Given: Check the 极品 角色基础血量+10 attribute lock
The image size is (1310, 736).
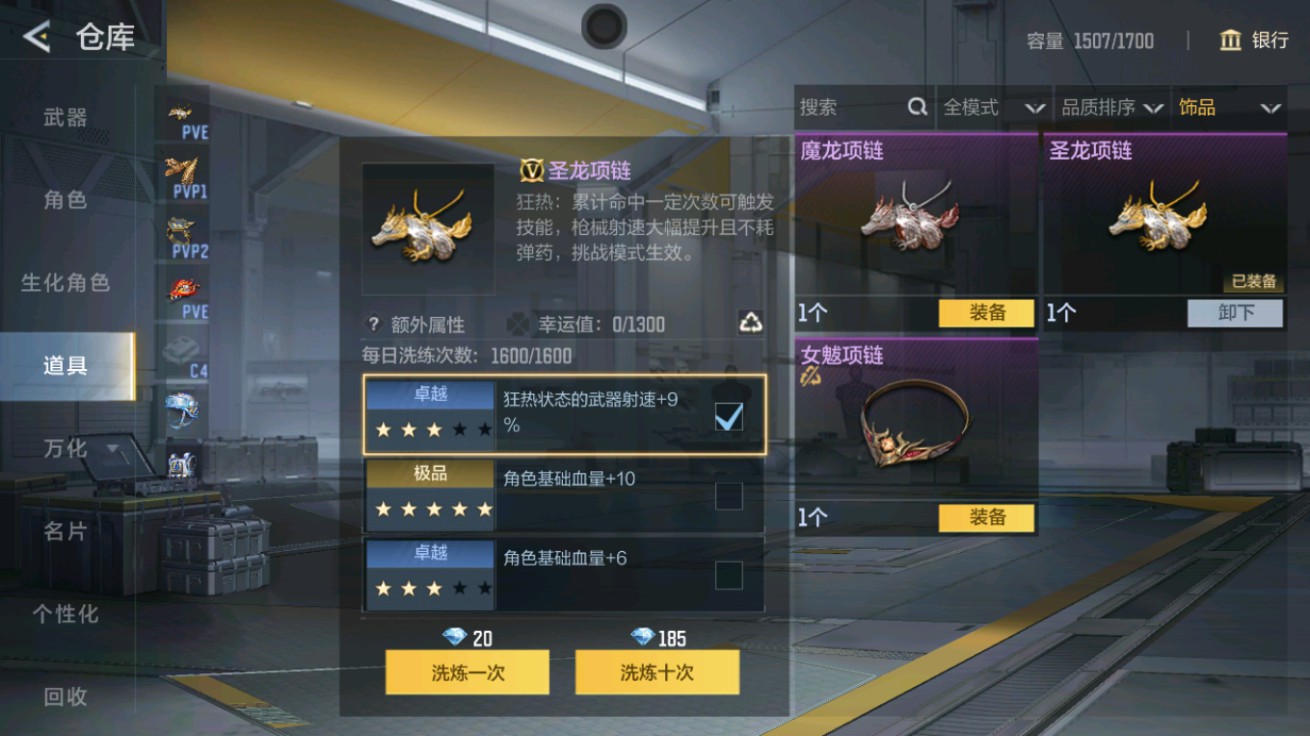Looking at the screenshot, I should (730, 495).
